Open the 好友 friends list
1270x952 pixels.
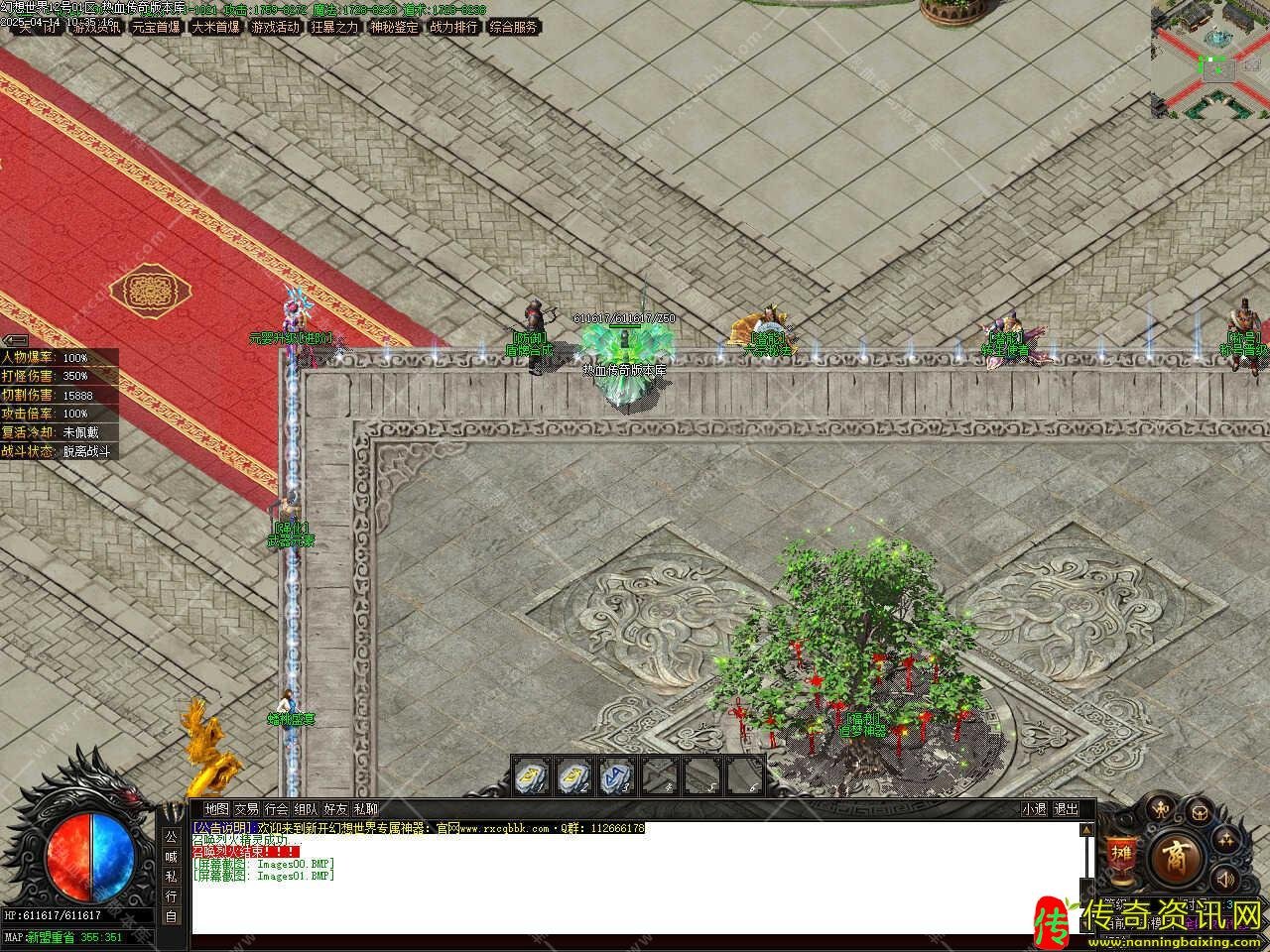pos(336,809)
